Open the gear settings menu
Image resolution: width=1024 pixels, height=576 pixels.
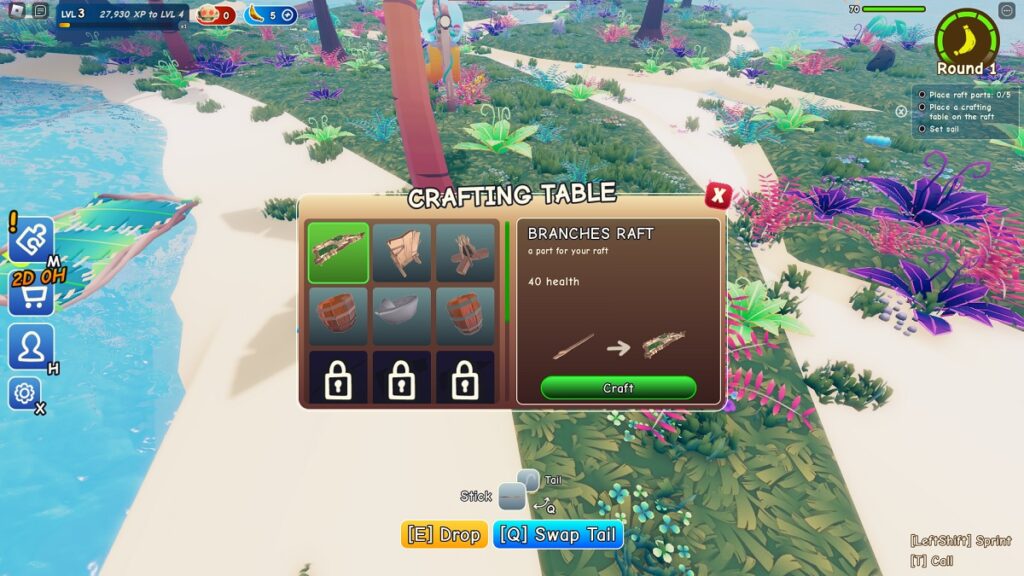pos(24,393)
